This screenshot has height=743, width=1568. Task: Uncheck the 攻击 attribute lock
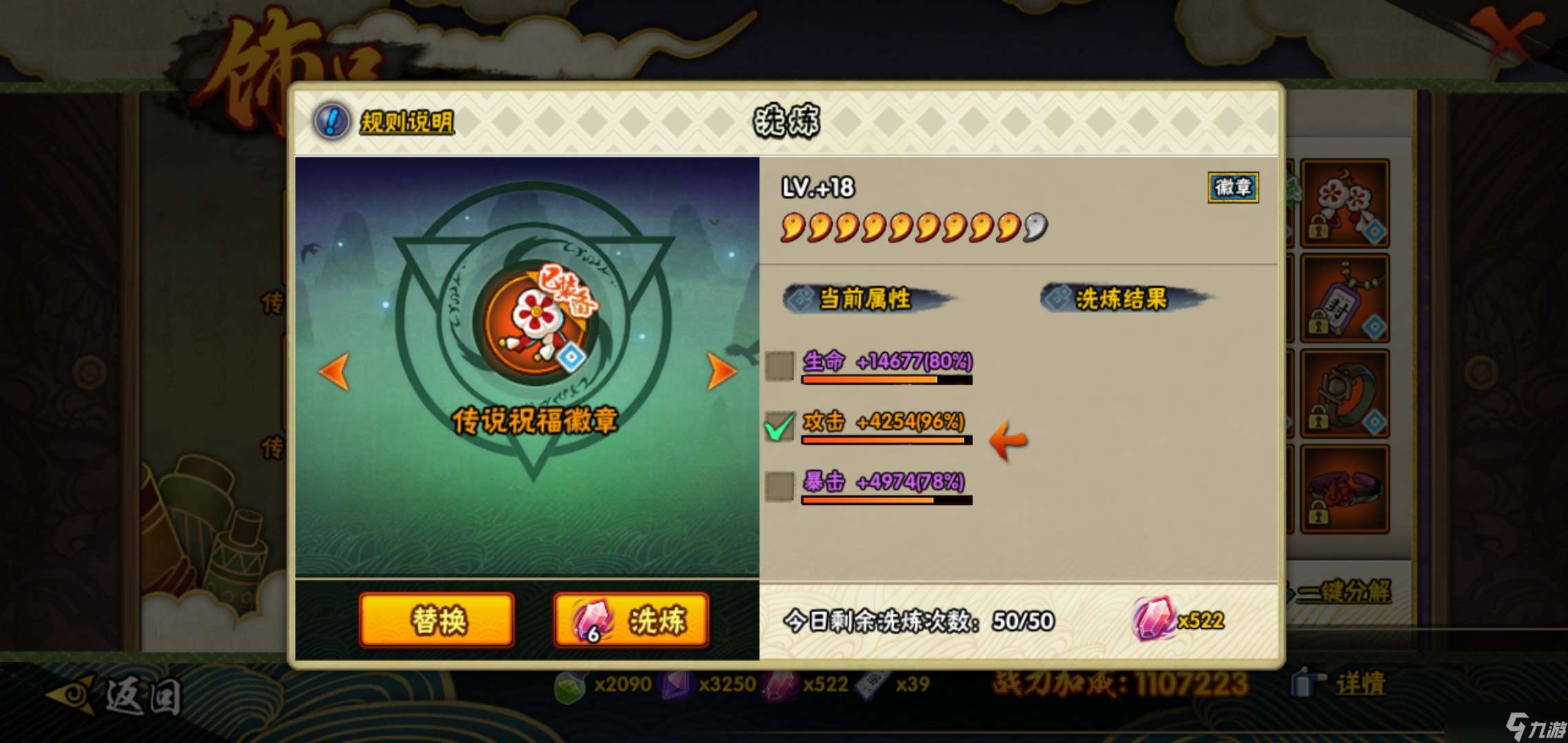tap(780, 426)
